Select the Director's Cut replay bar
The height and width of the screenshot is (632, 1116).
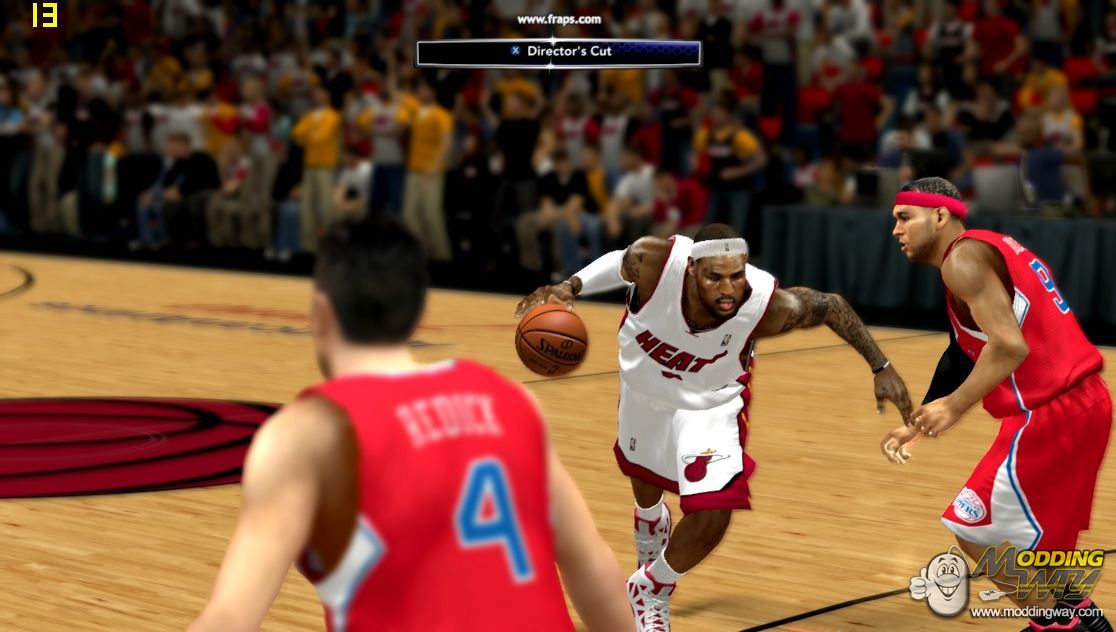point(558,52)
